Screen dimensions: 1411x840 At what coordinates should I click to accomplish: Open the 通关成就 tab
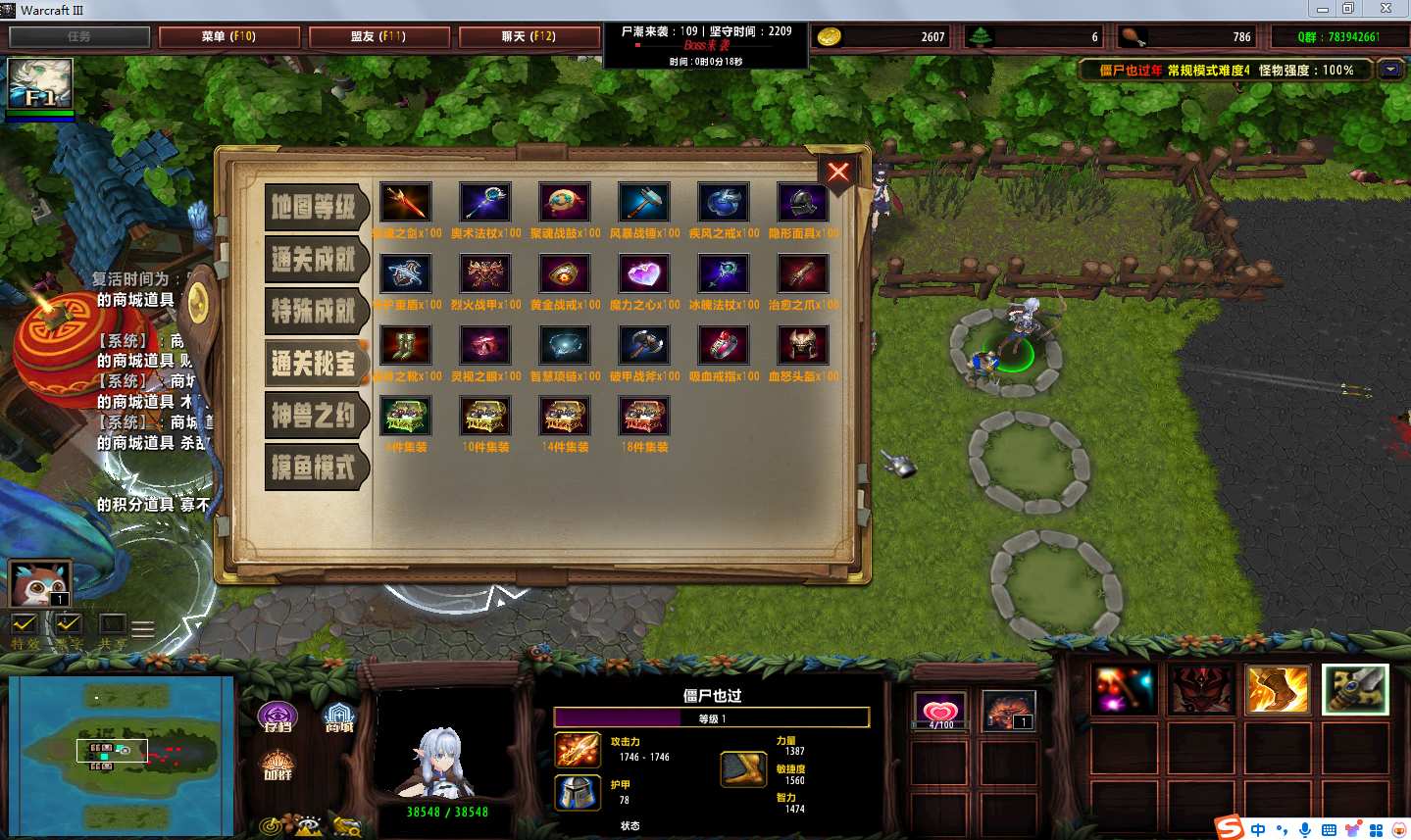(315, 260)
